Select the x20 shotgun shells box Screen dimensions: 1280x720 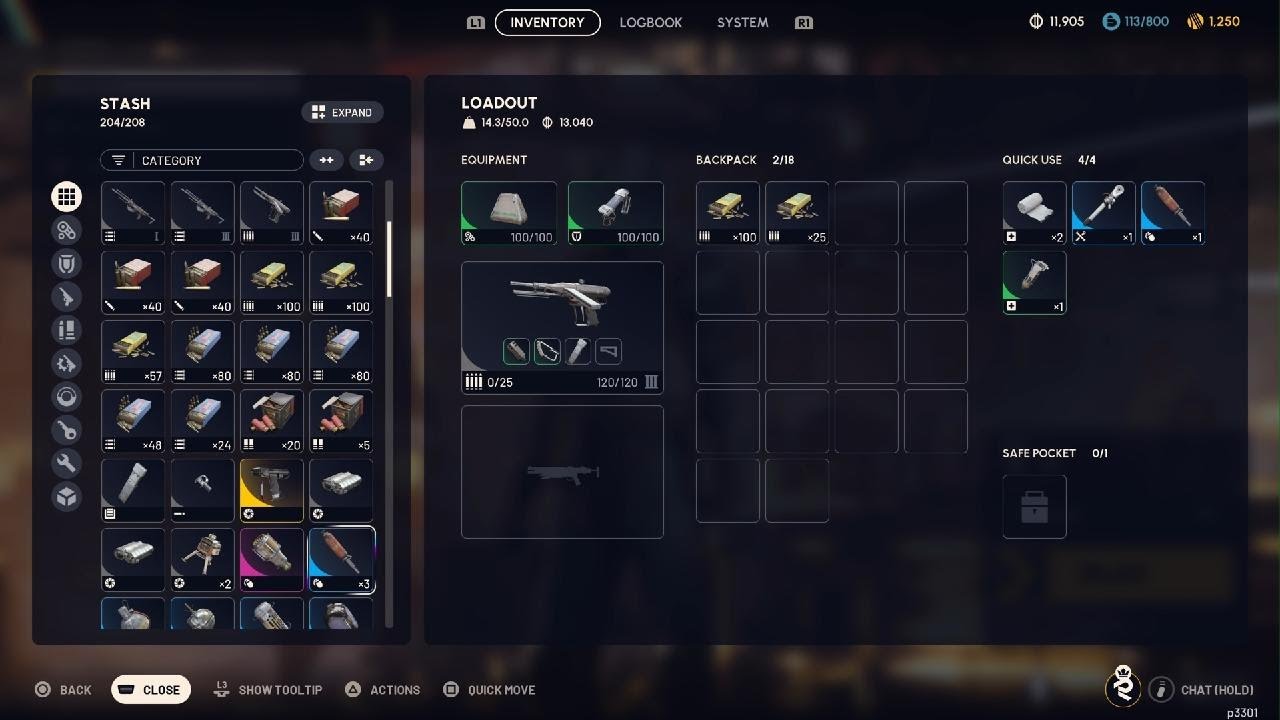coord(272,421)
